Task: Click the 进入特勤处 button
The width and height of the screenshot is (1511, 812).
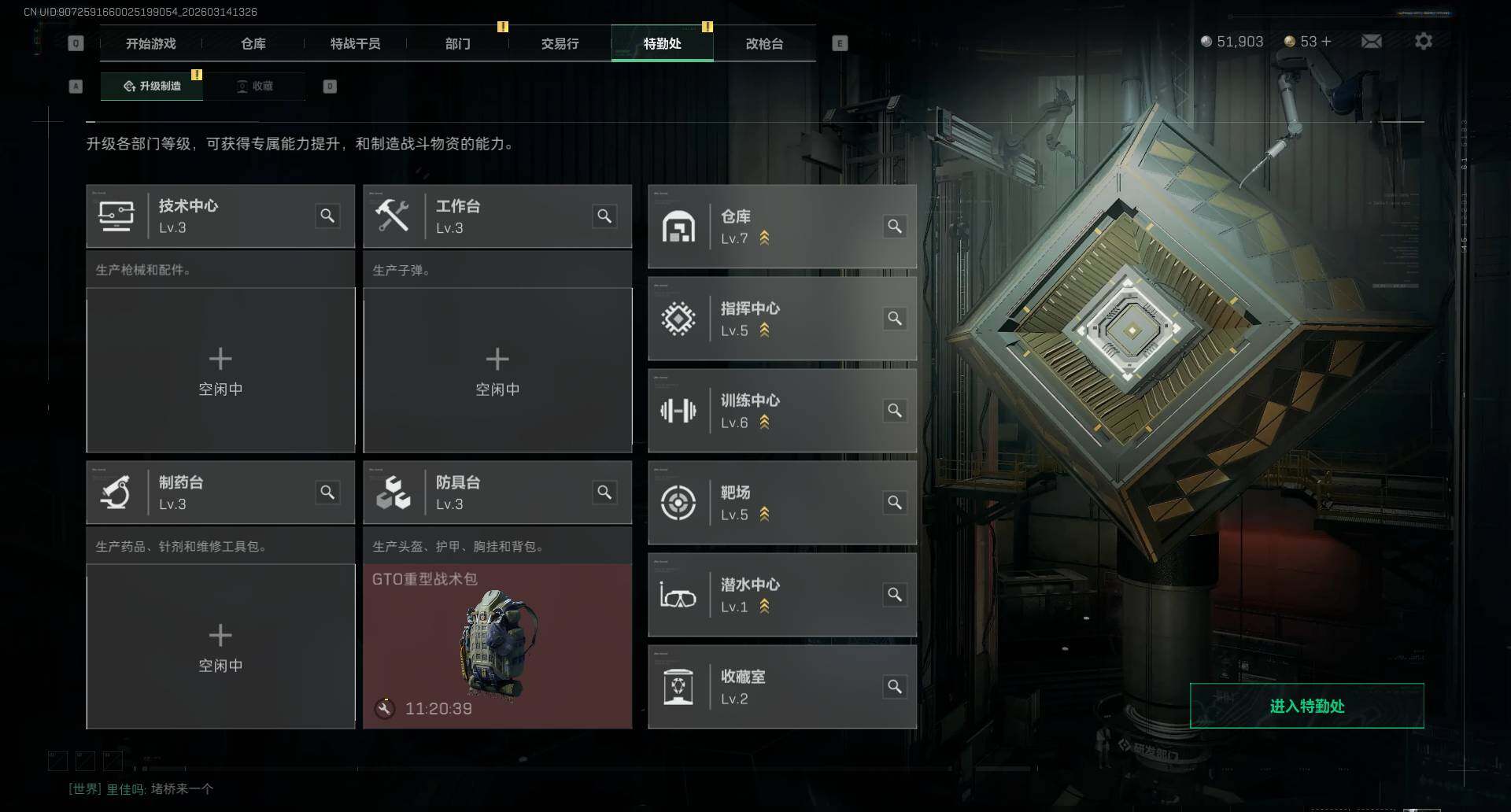Action: tap(1306, 706)
